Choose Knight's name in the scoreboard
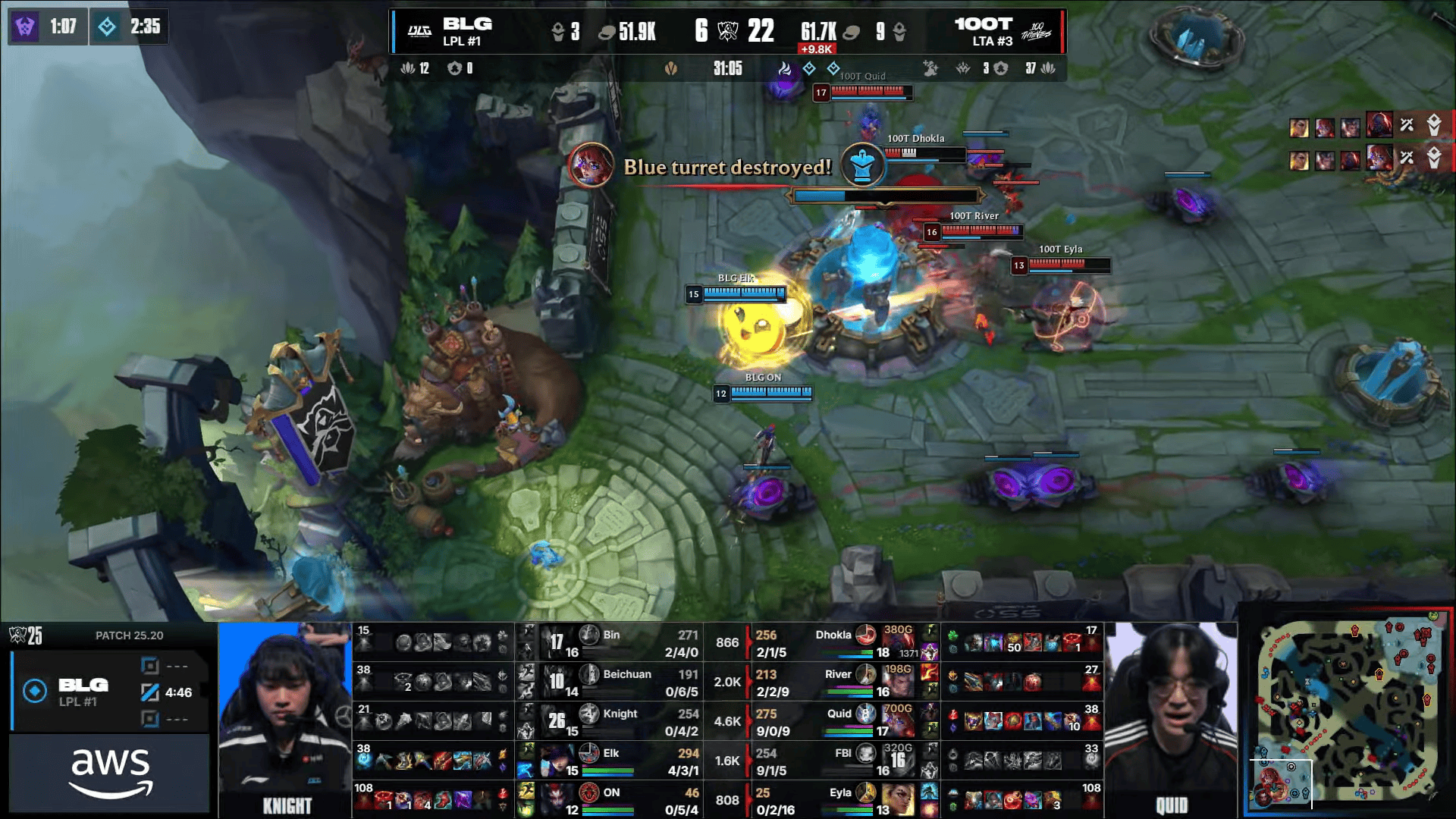The width and height of the screenshot is (1456, 819). pos(620,714)
